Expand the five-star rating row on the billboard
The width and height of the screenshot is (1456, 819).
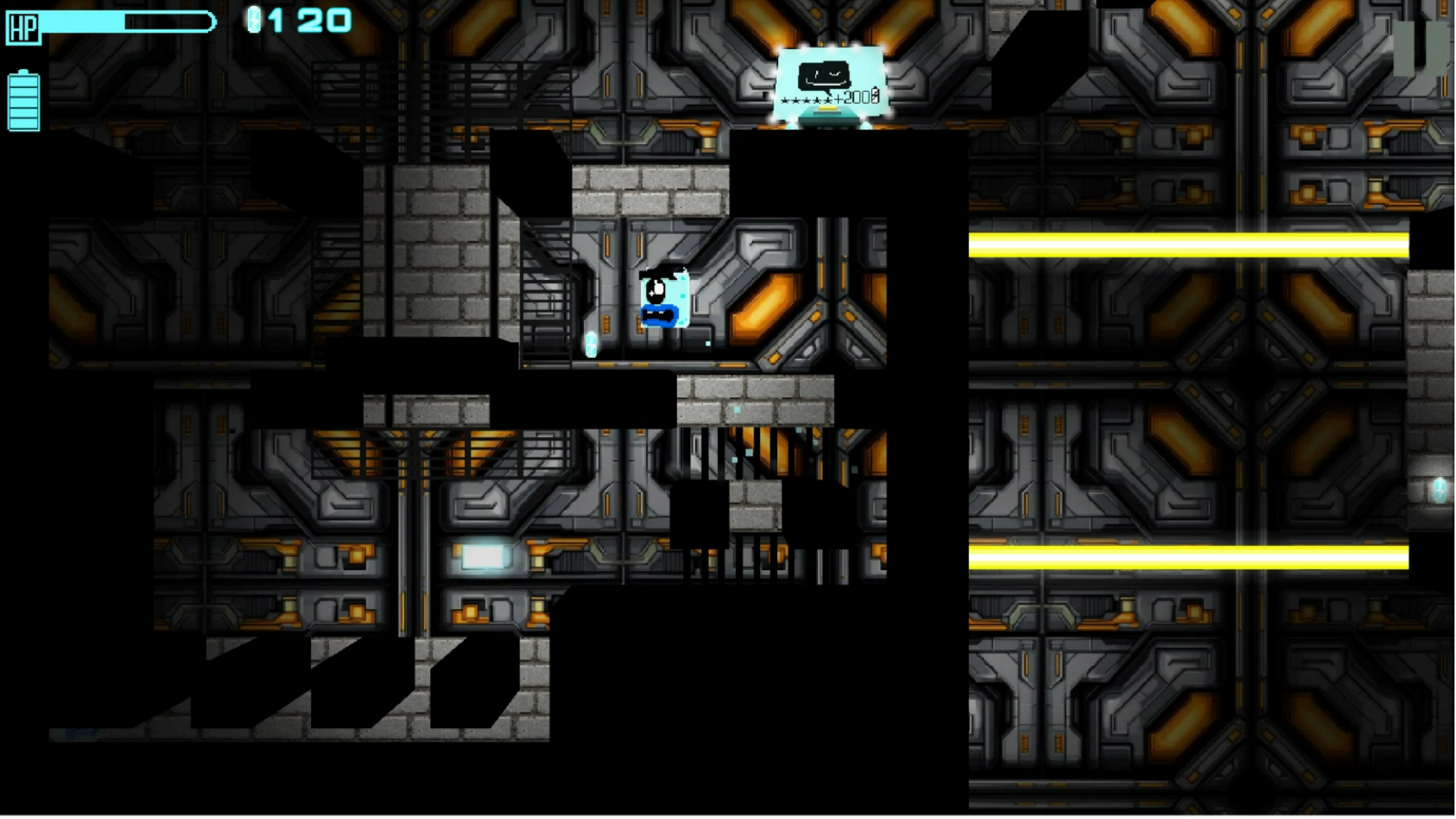(x=805, y=99)
